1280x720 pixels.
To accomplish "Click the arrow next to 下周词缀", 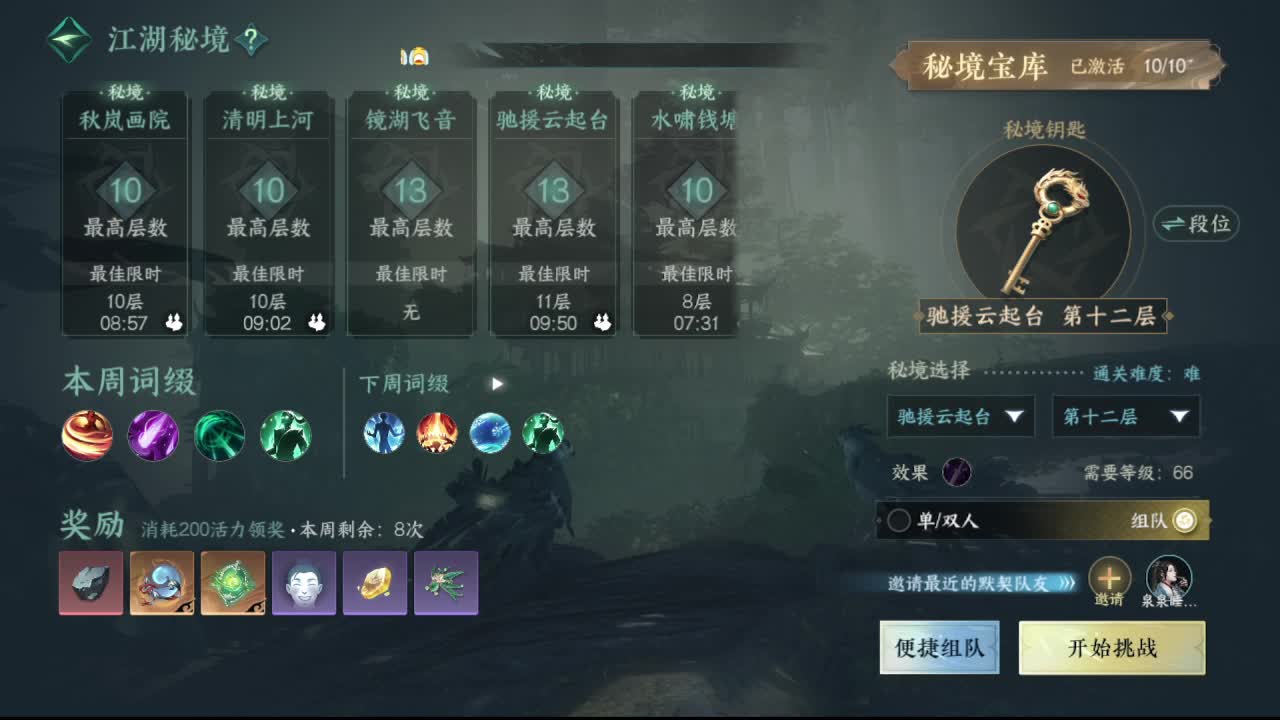I will pos(496,383).
